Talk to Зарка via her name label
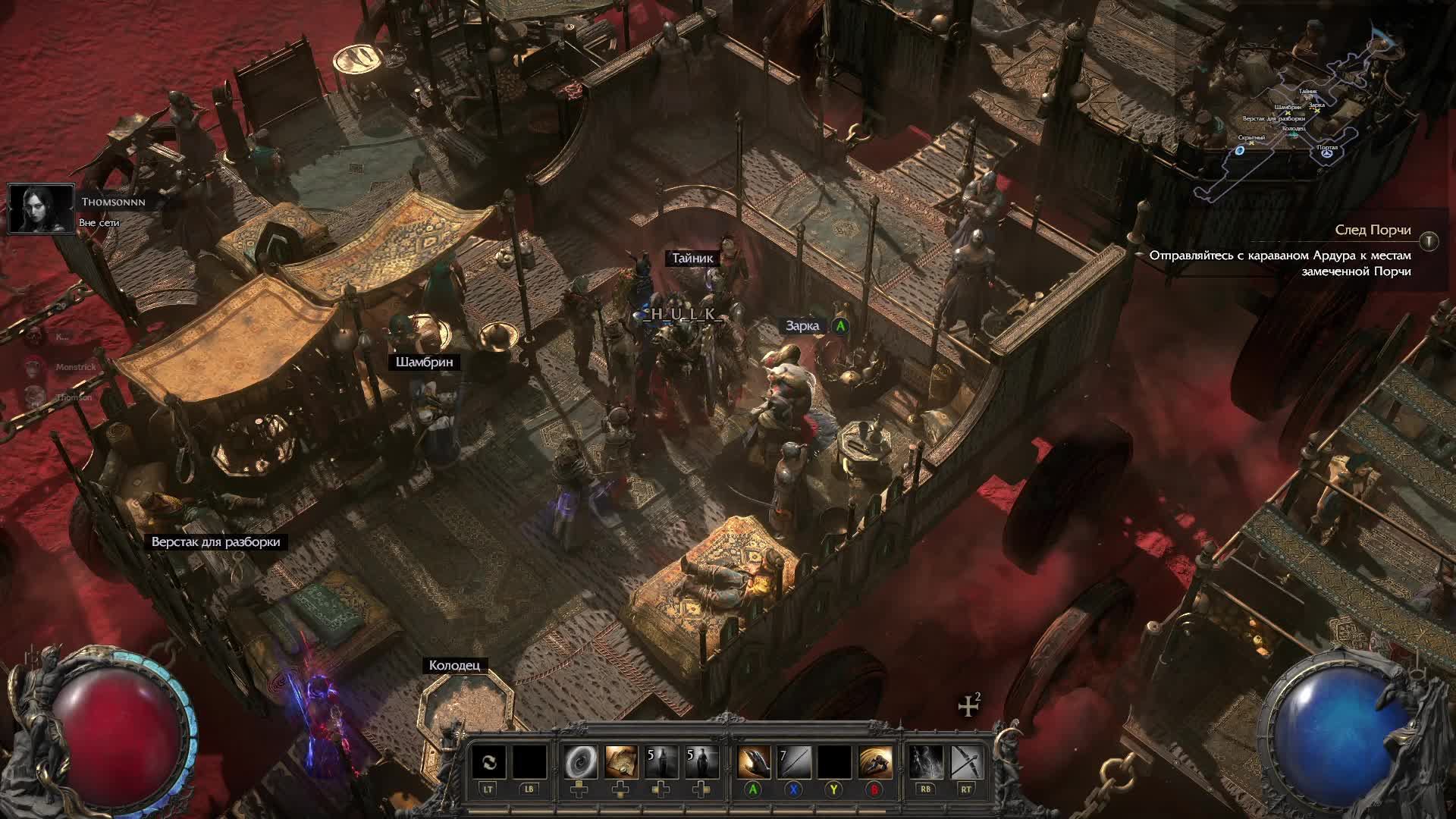 [x=802, y=326]
